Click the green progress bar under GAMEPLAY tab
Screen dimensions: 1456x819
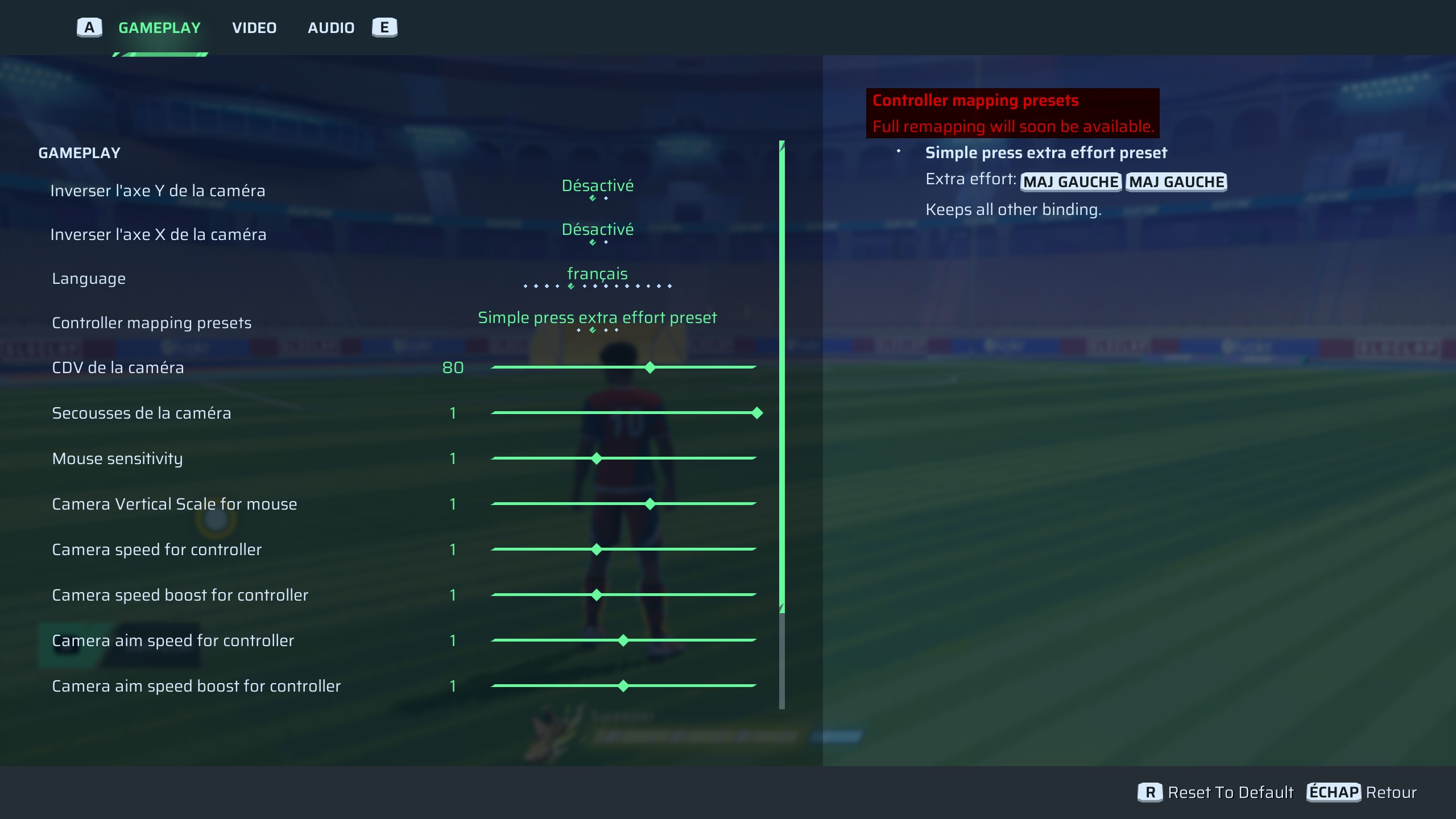[x=159, y=55]
